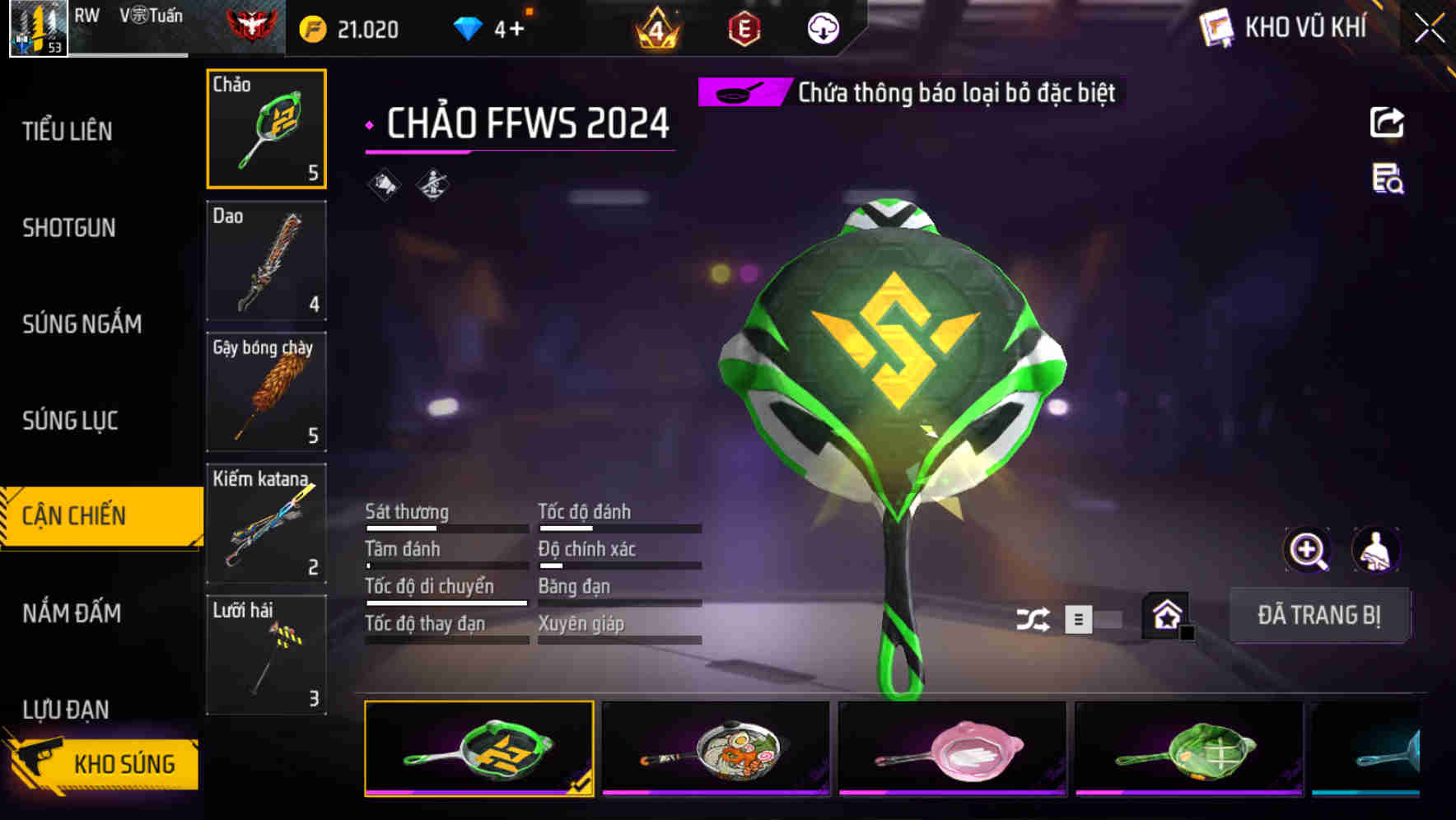Click the KHO SÚNG button
Image resolution: width=1456 pixels, height=820 pixels.
(124, 763)
